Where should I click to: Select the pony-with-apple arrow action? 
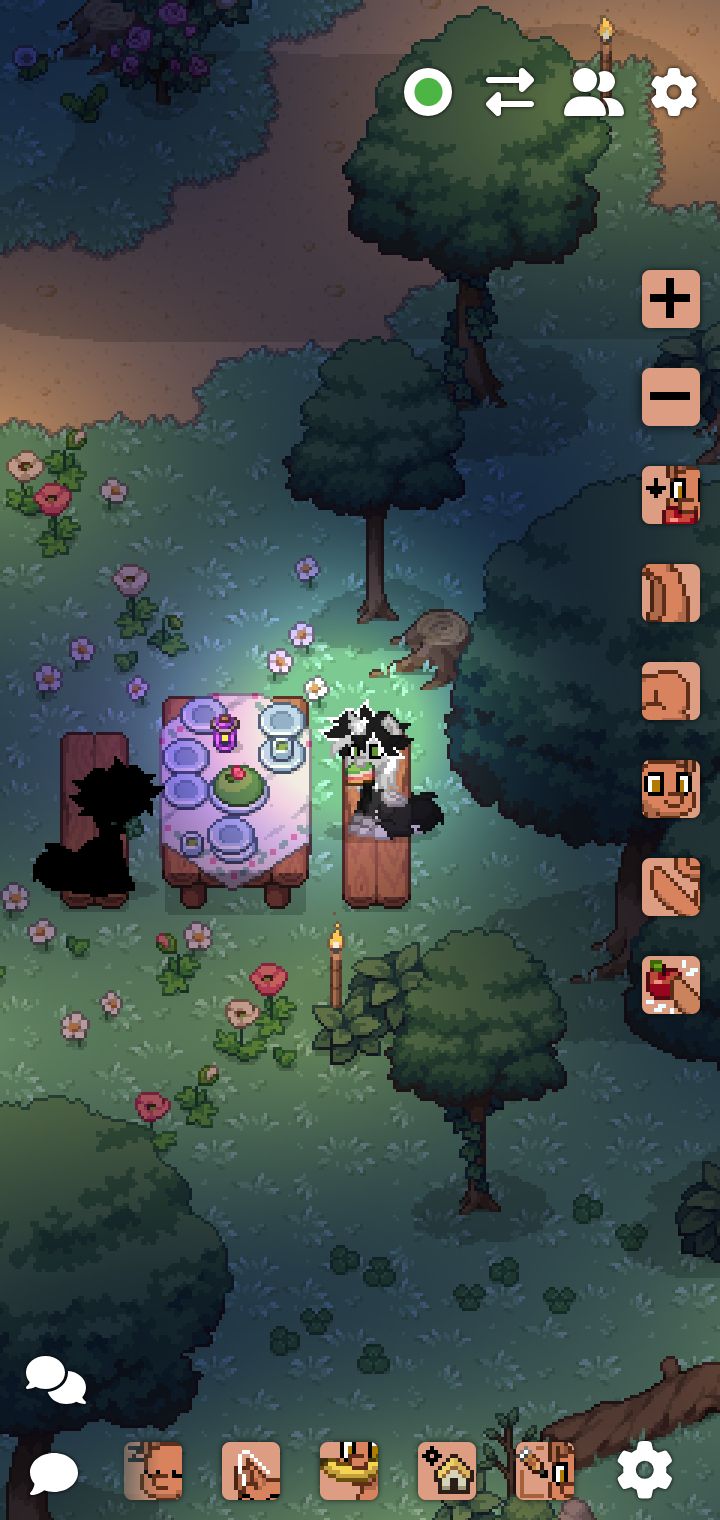(670, 495)
